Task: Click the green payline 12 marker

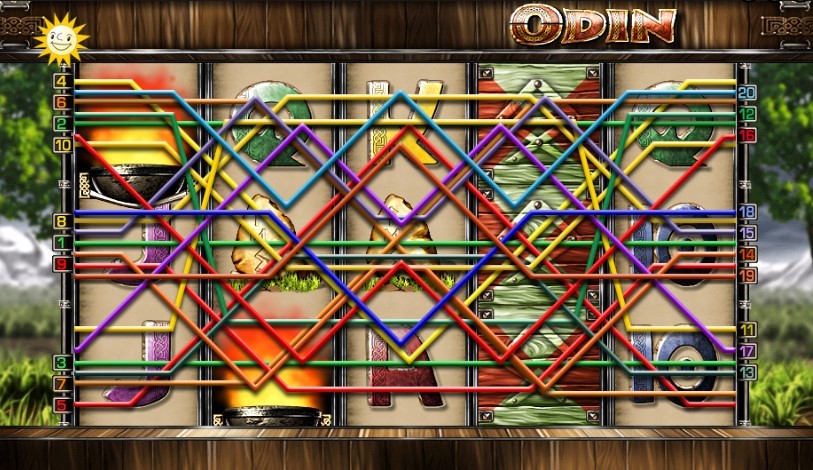Action: pyautogui.click(x=747, y=114)
